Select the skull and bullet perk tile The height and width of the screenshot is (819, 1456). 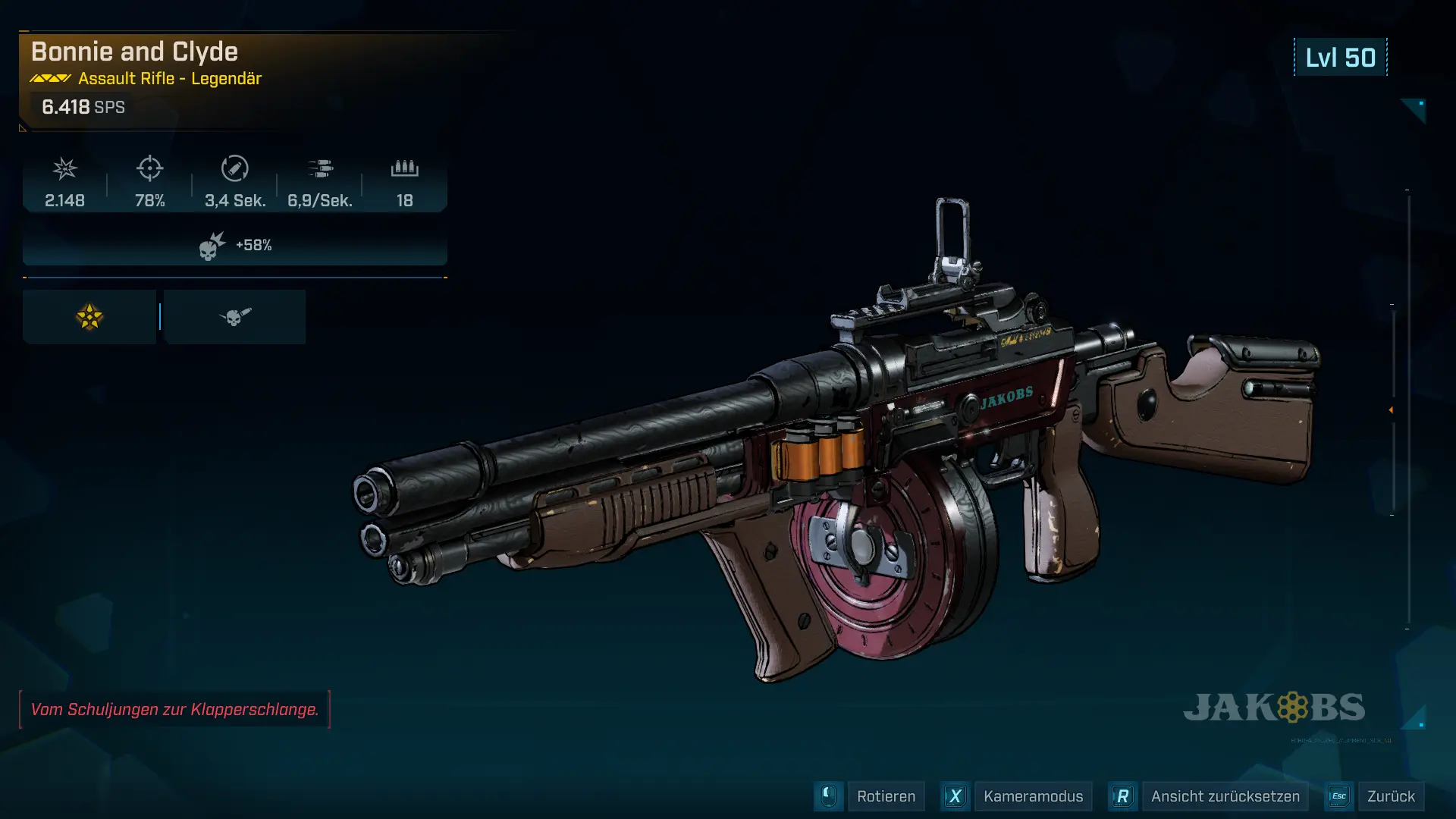click(235, 317)
